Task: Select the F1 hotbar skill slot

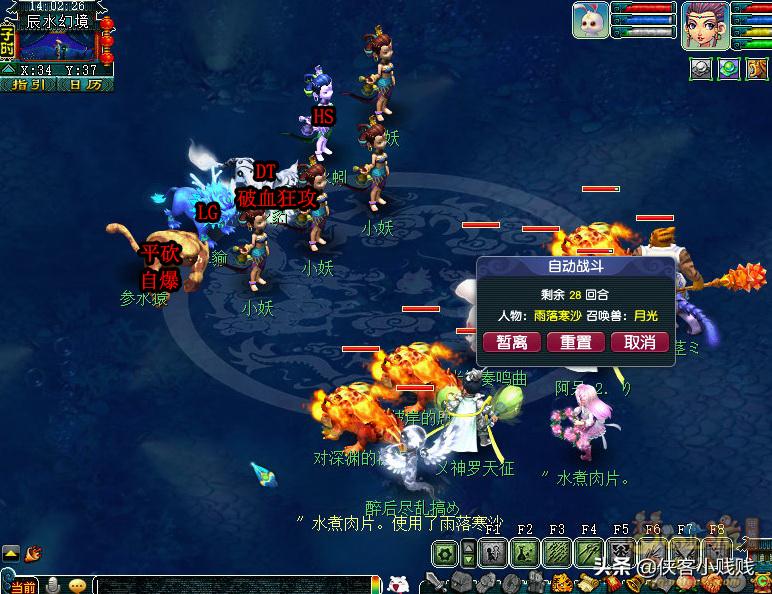Action: (x=492, y=552)
